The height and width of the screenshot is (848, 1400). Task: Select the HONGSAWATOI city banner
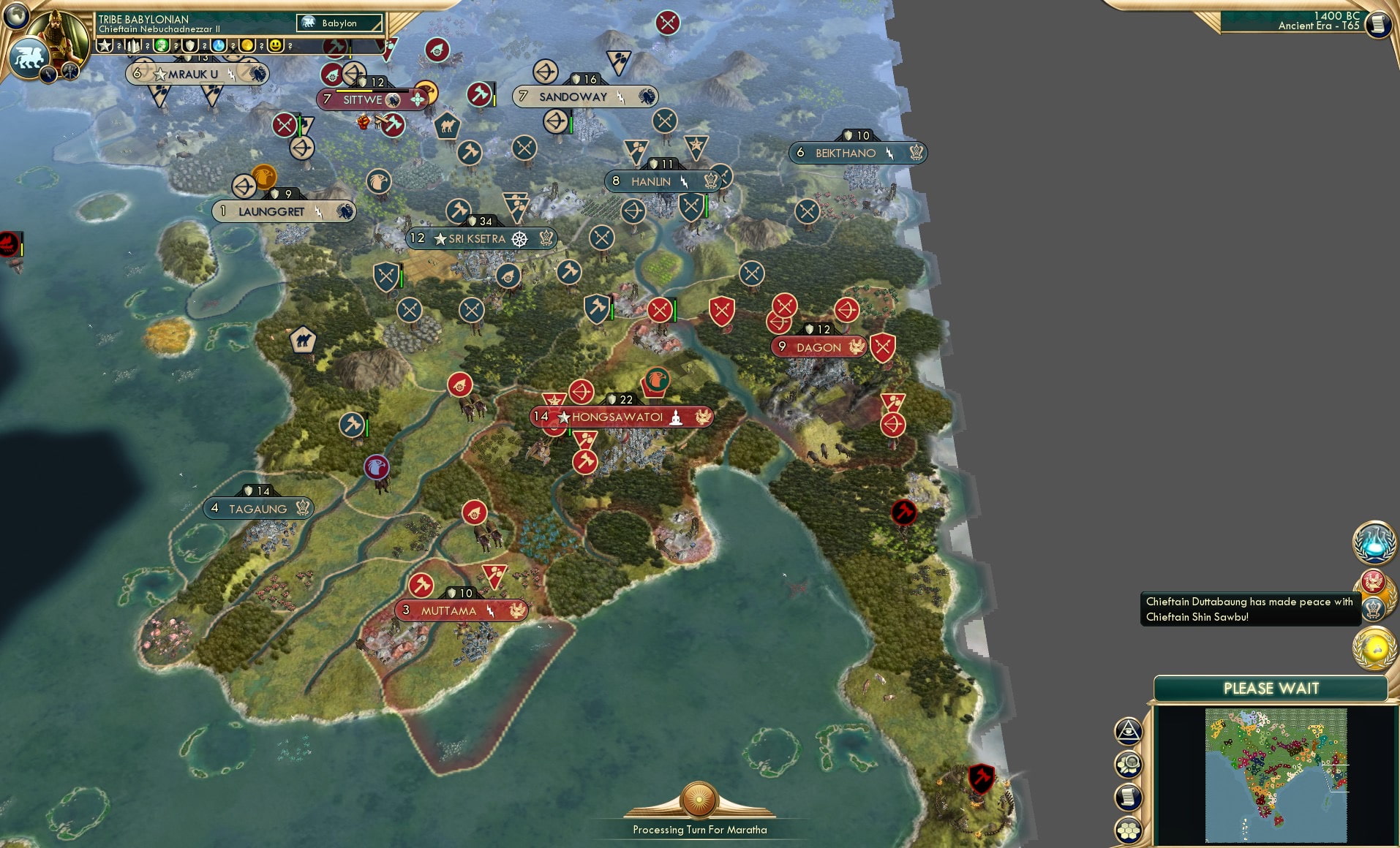pos(620,417)
